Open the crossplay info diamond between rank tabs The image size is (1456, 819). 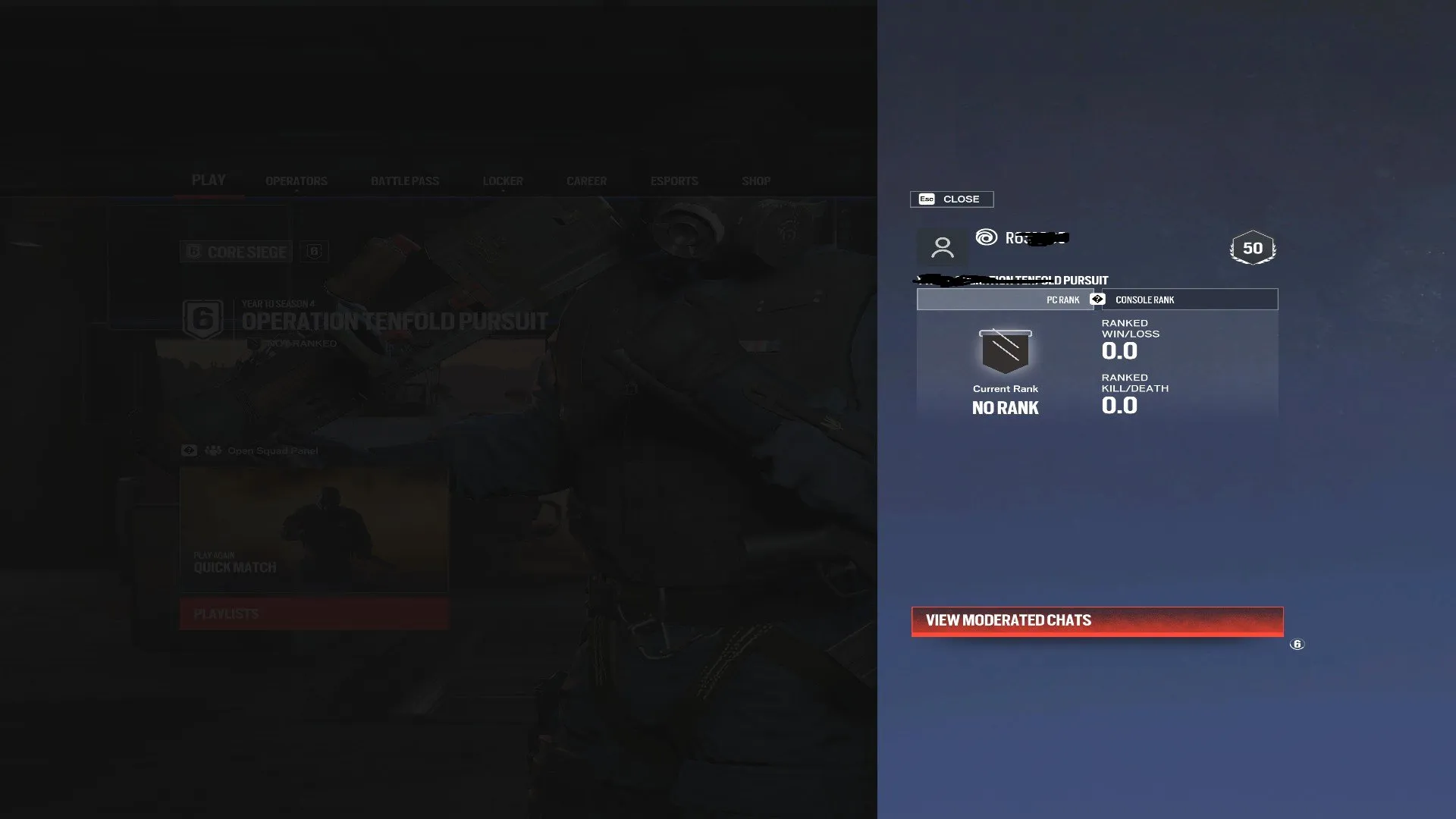point(1096,299)
